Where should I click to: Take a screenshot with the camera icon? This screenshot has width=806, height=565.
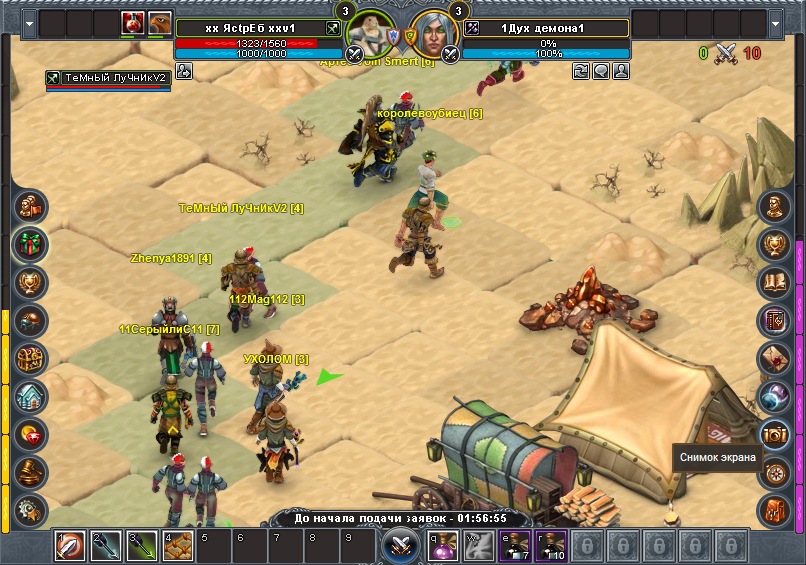[775, 434]
